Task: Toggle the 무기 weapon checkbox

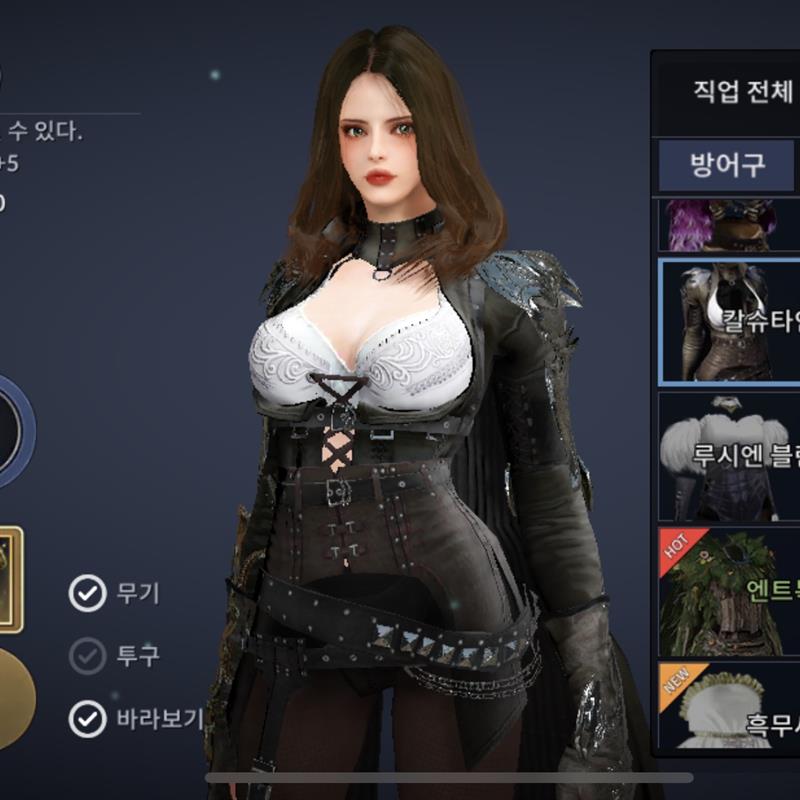Action: pos(88,593)
